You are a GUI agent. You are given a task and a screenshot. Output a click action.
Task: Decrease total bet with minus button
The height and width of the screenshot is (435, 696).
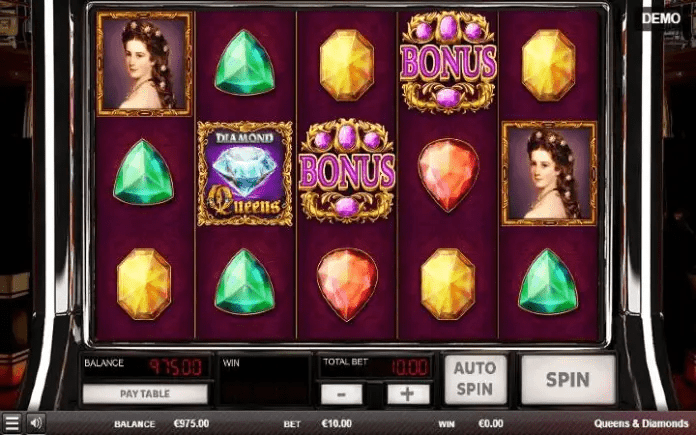(x=342, y=394)
